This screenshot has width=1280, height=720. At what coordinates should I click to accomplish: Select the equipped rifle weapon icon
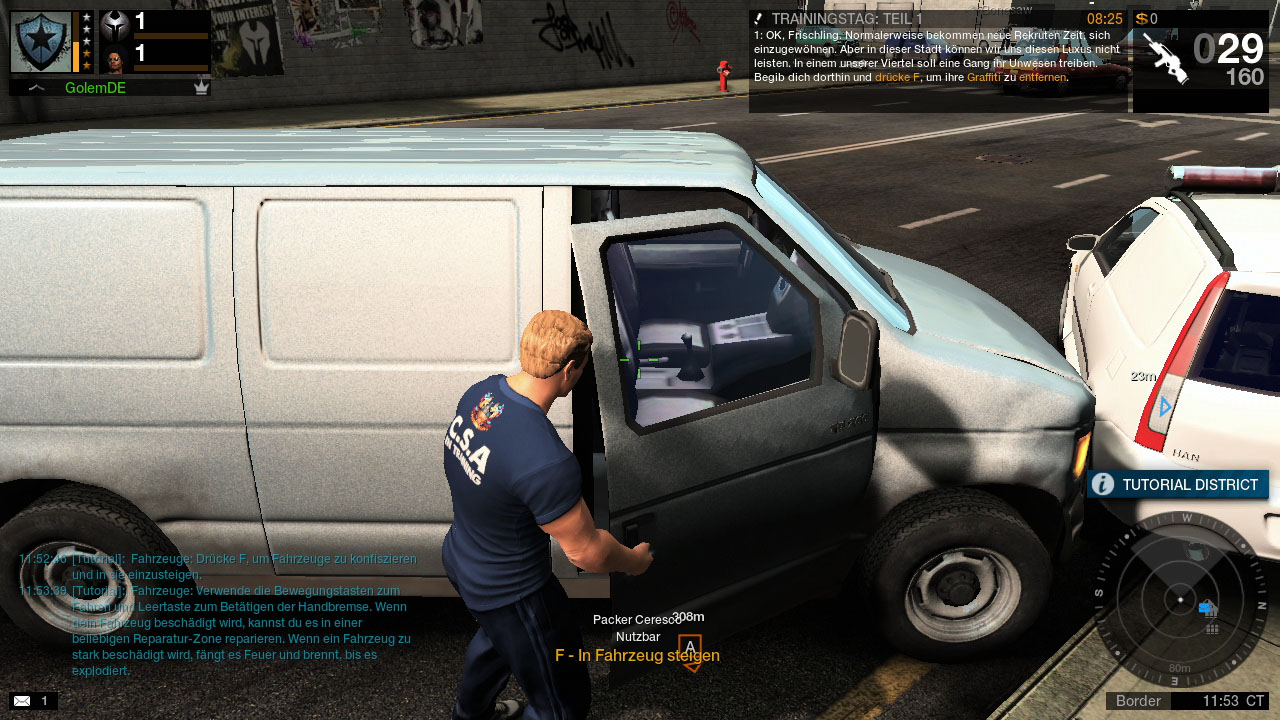pyautogui.click(x=1166, y=57)
